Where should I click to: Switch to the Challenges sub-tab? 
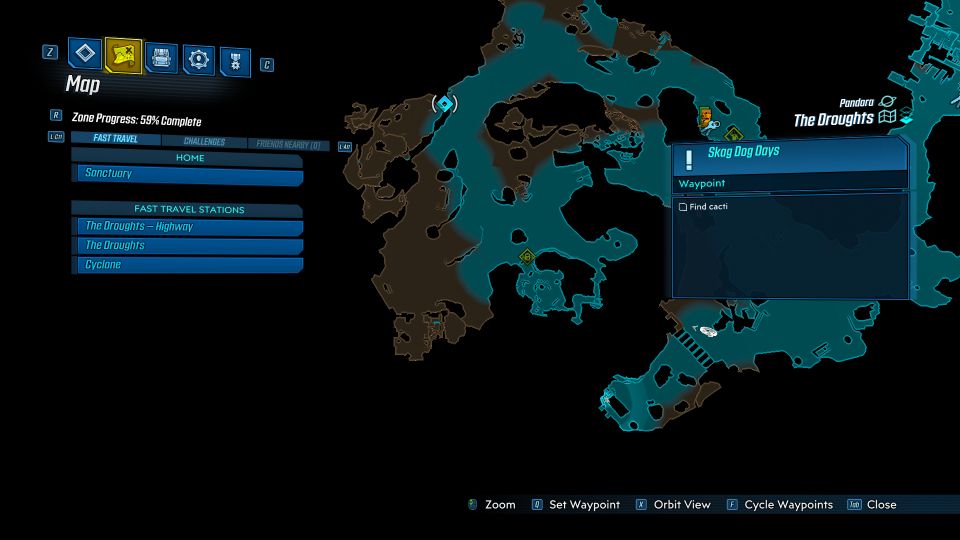(204, 142)
